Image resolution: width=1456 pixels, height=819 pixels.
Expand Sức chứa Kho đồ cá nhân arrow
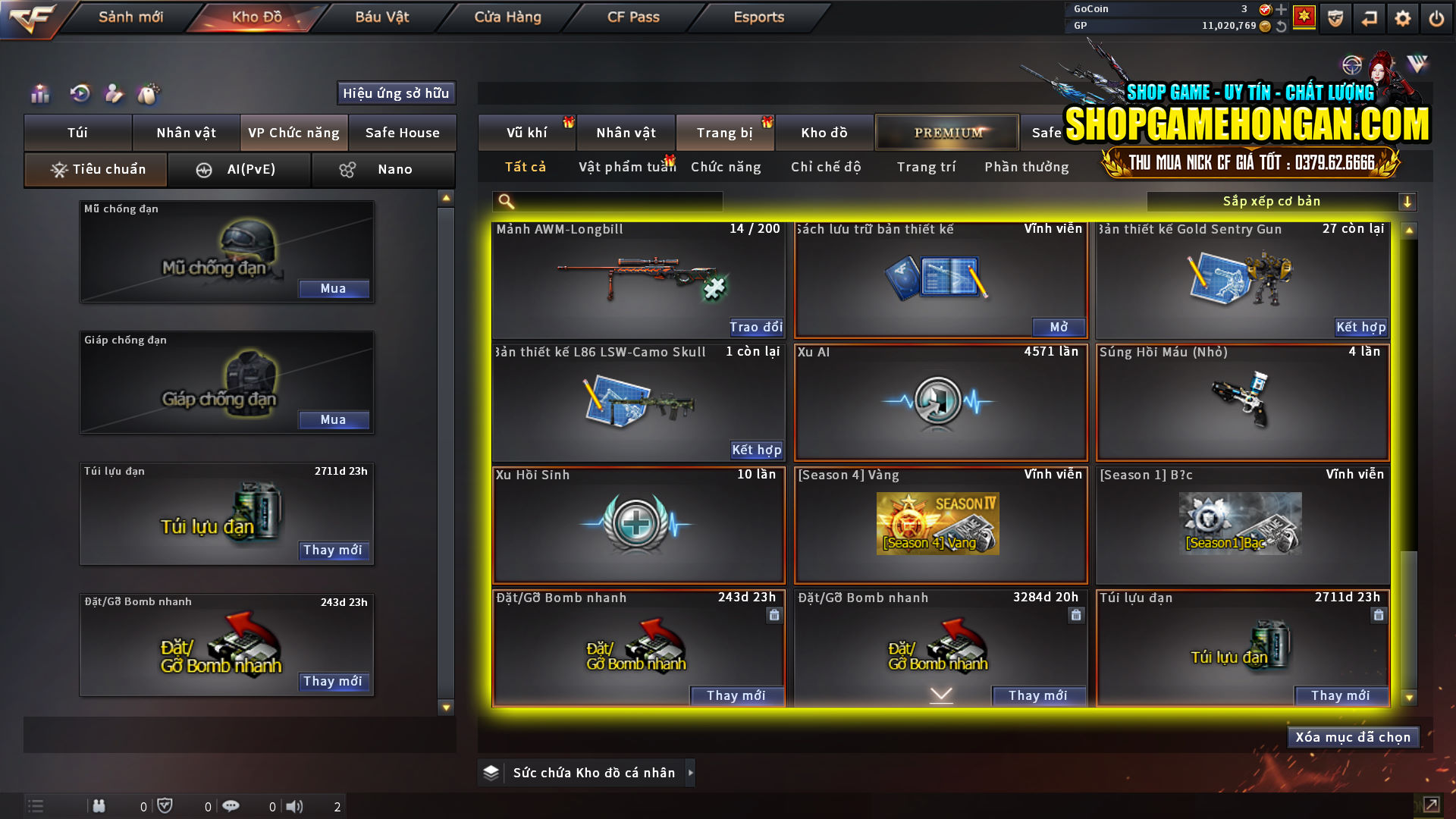click(x=691, y=773)
